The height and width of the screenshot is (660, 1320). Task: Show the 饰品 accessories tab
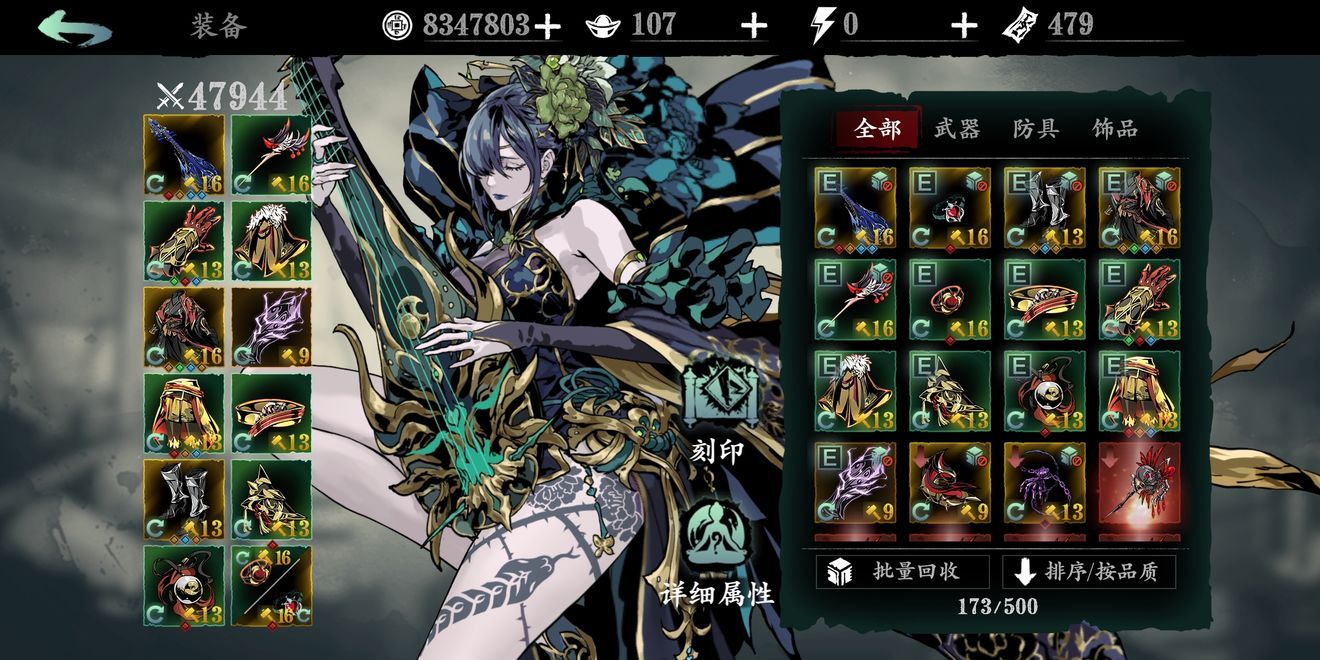1114,129
